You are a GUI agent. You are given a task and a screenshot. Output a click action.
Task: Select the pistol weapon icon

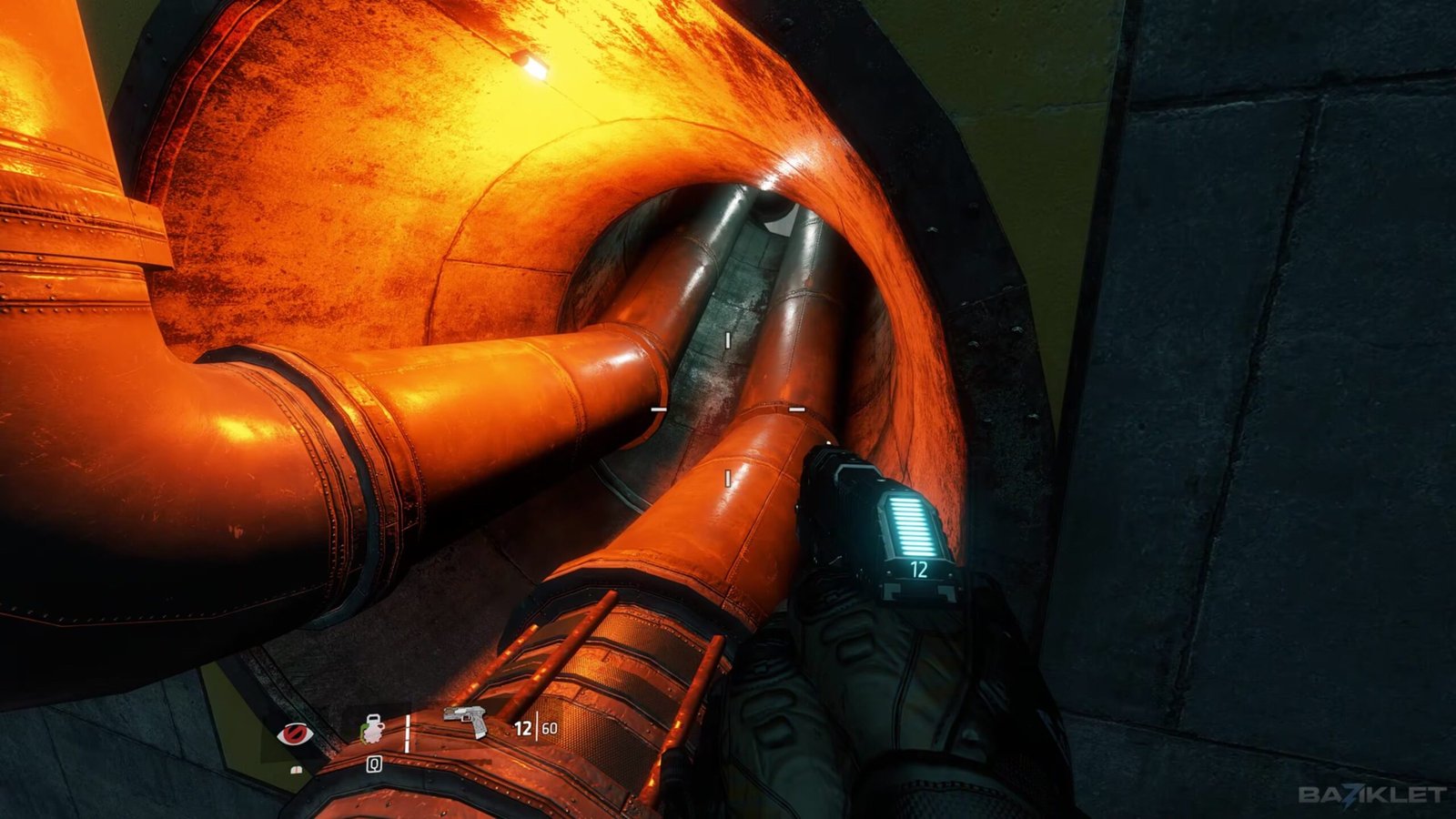(x=468, y=720)
